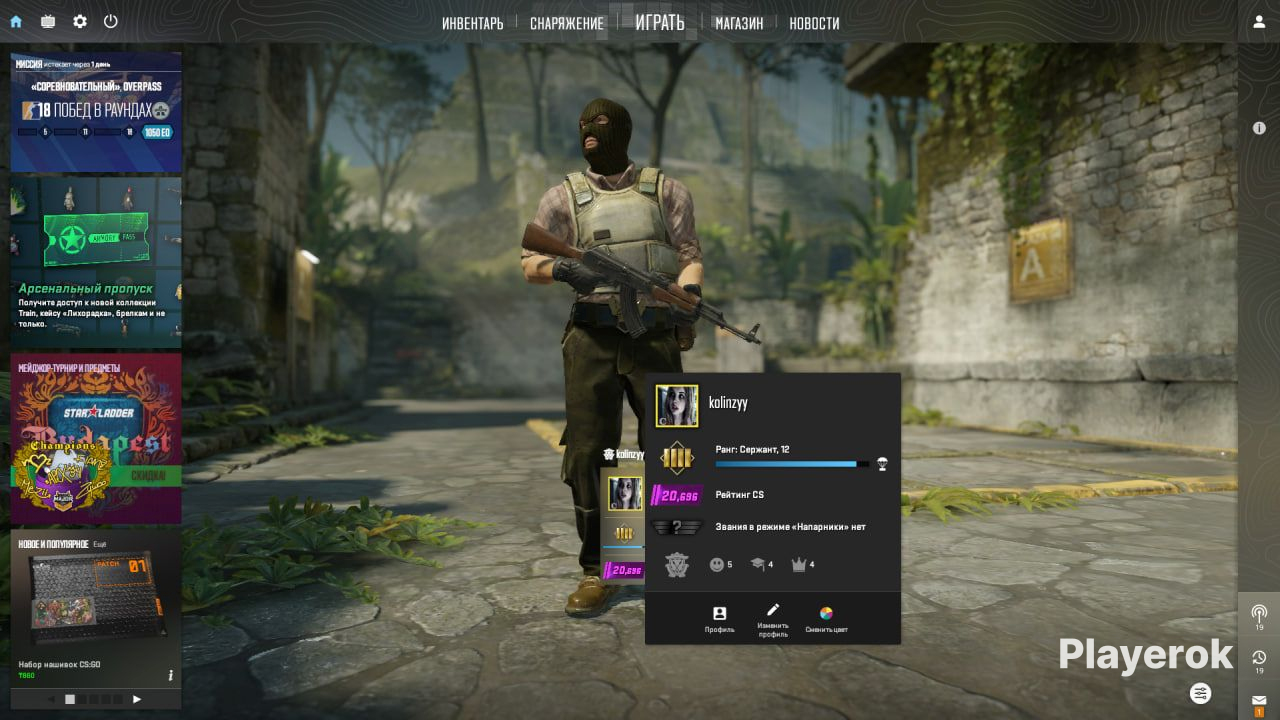The width and height of the screenshot is (1280, 720).
Task: Open the ИНВЕНТАРЬ tab
Action: click(x=472, y=23)
